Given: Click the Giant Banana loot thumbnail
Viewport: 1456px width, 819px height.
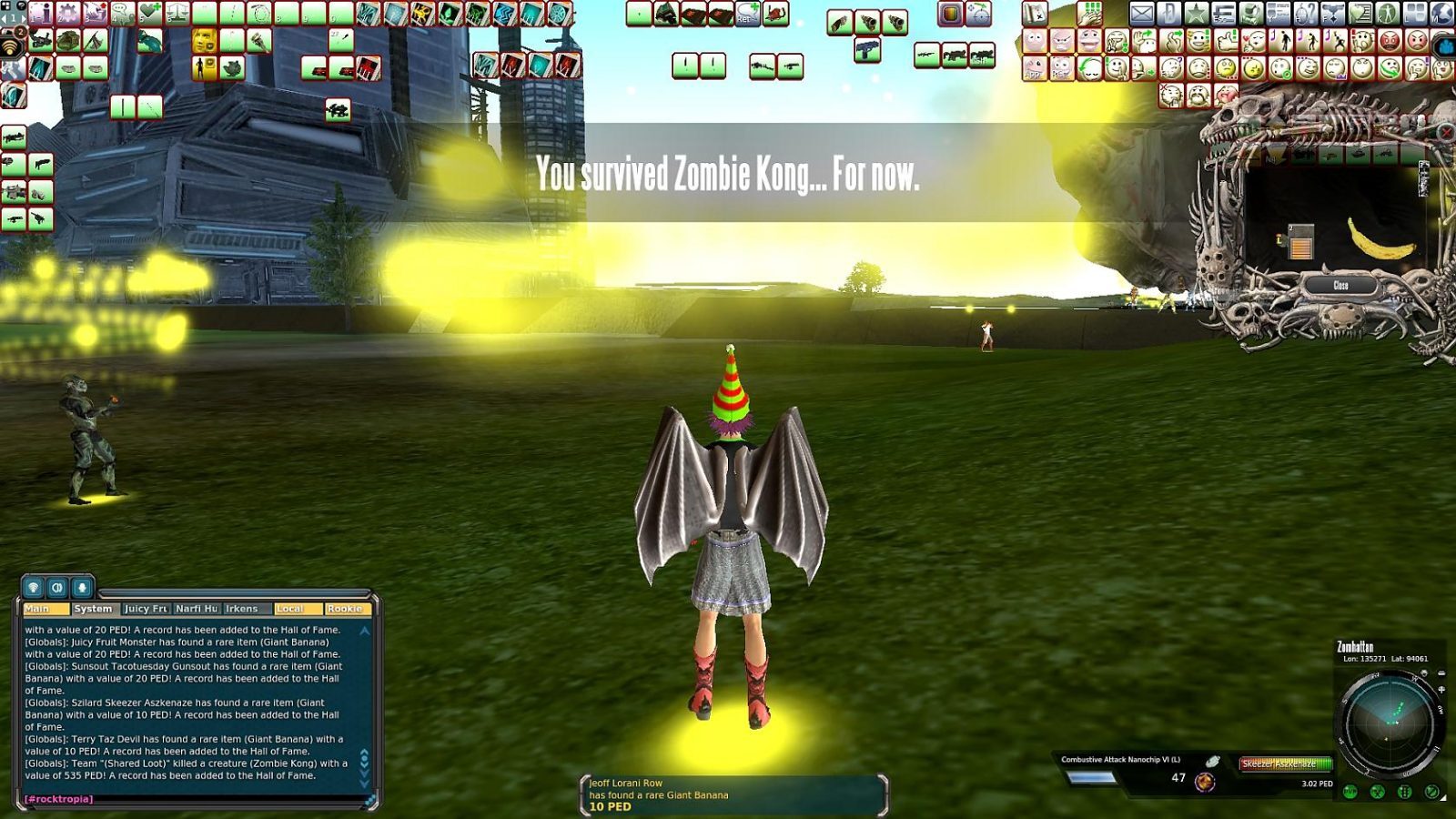Looking at the screenshot, I should click(1382, 239).
